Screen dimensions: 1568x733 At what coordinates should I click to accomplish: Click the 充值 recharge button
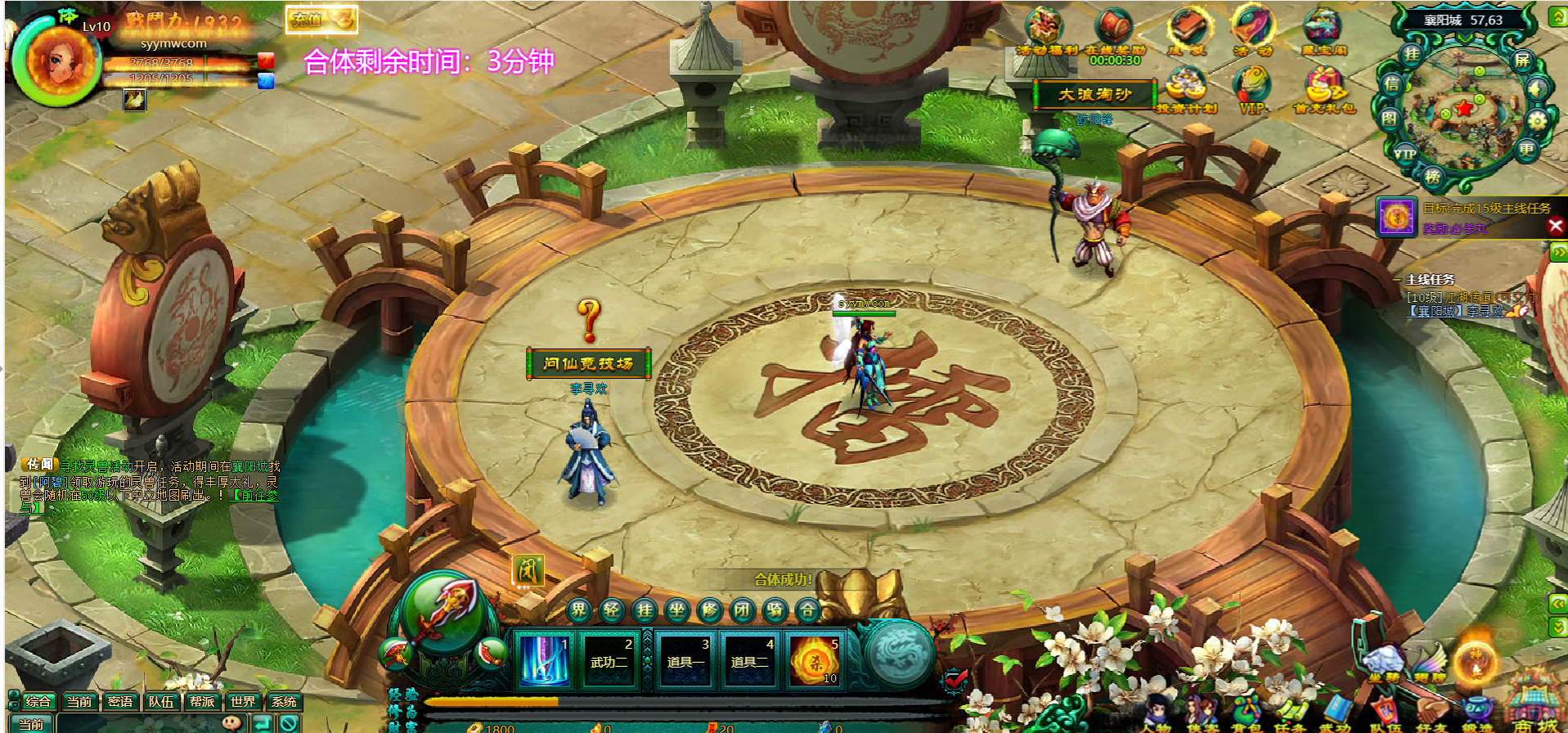click(321, 20)
